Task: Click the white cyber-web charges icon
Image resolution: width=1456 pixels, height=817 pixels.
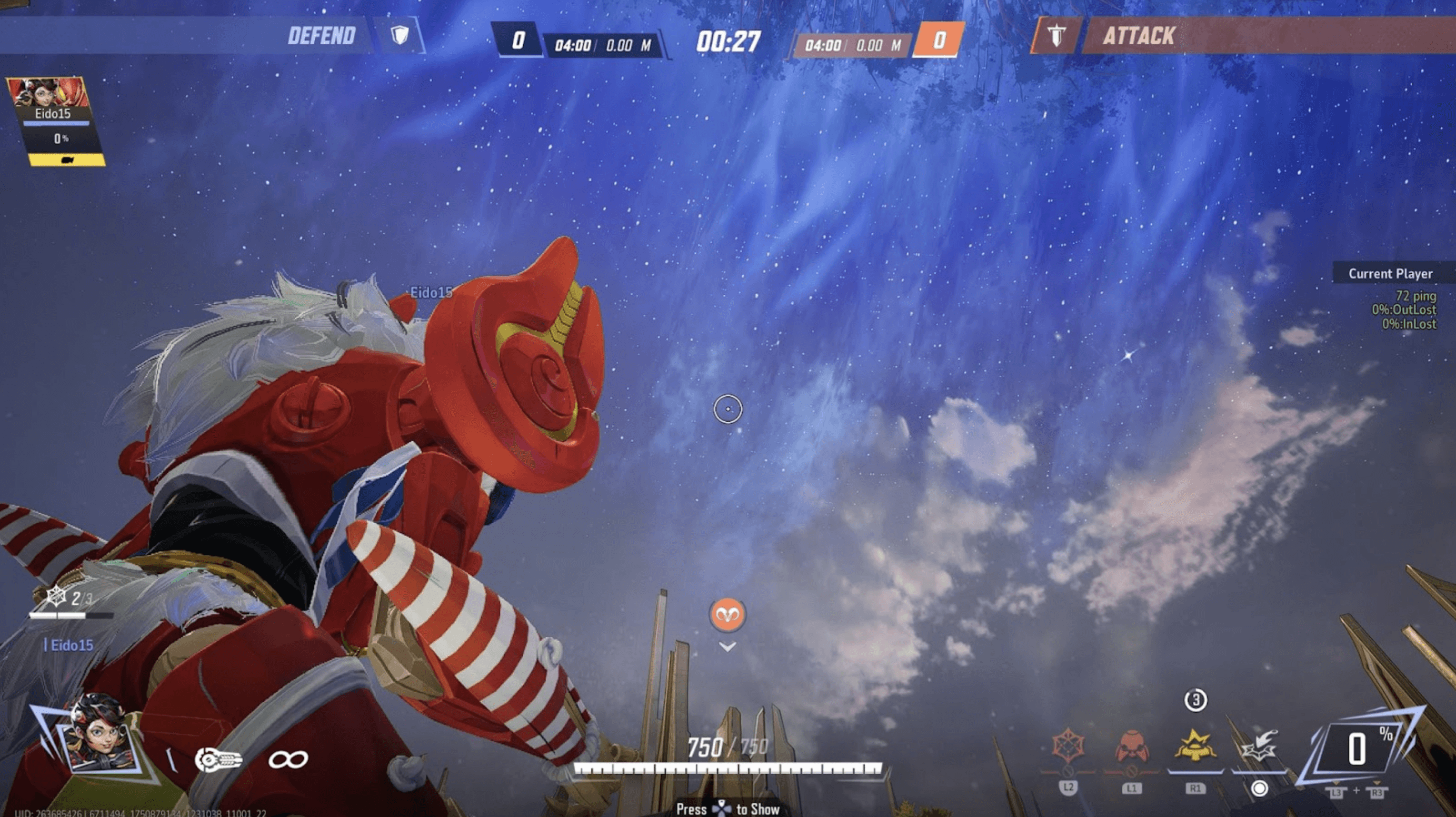Action: 55,596
